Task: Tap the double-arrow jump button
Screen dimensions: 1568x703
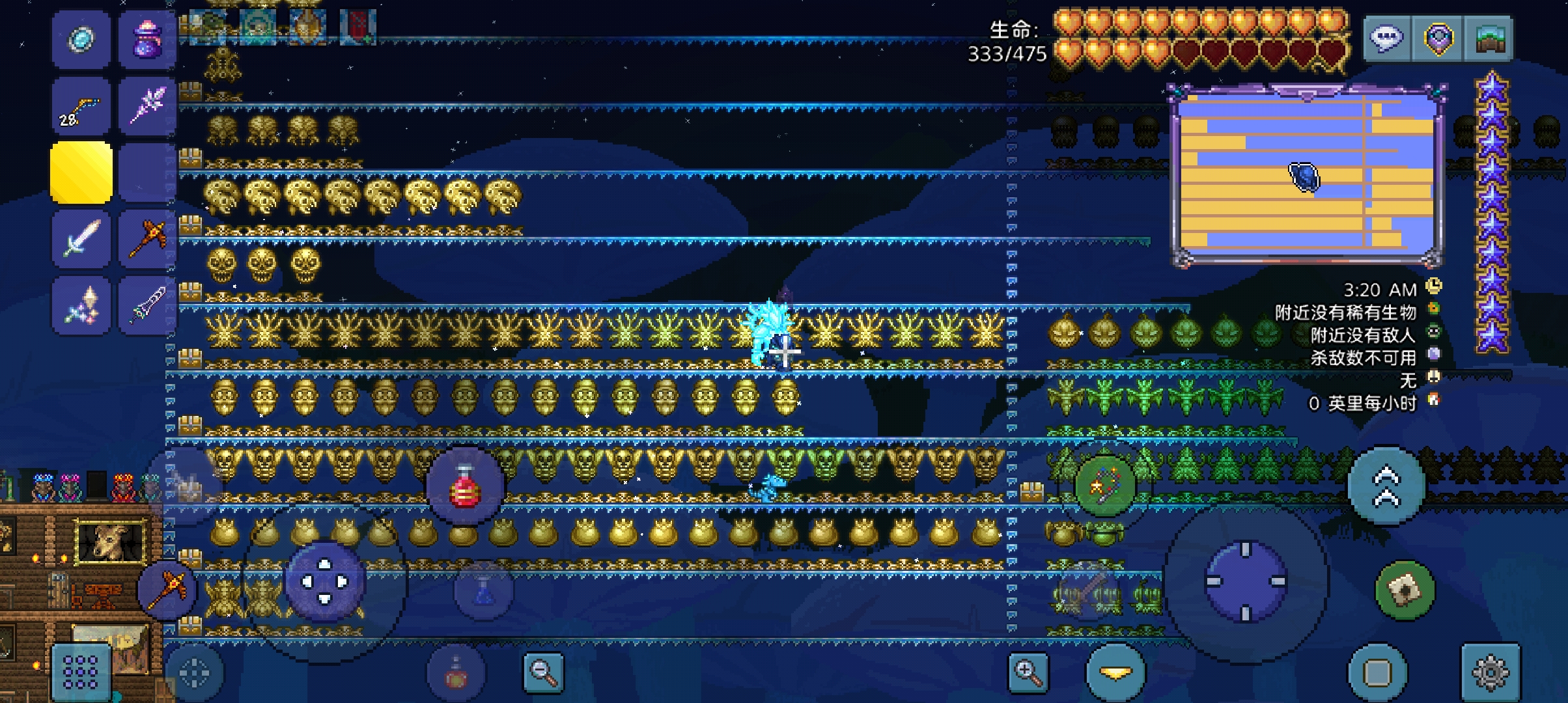Action: [x=1386, y=486]
